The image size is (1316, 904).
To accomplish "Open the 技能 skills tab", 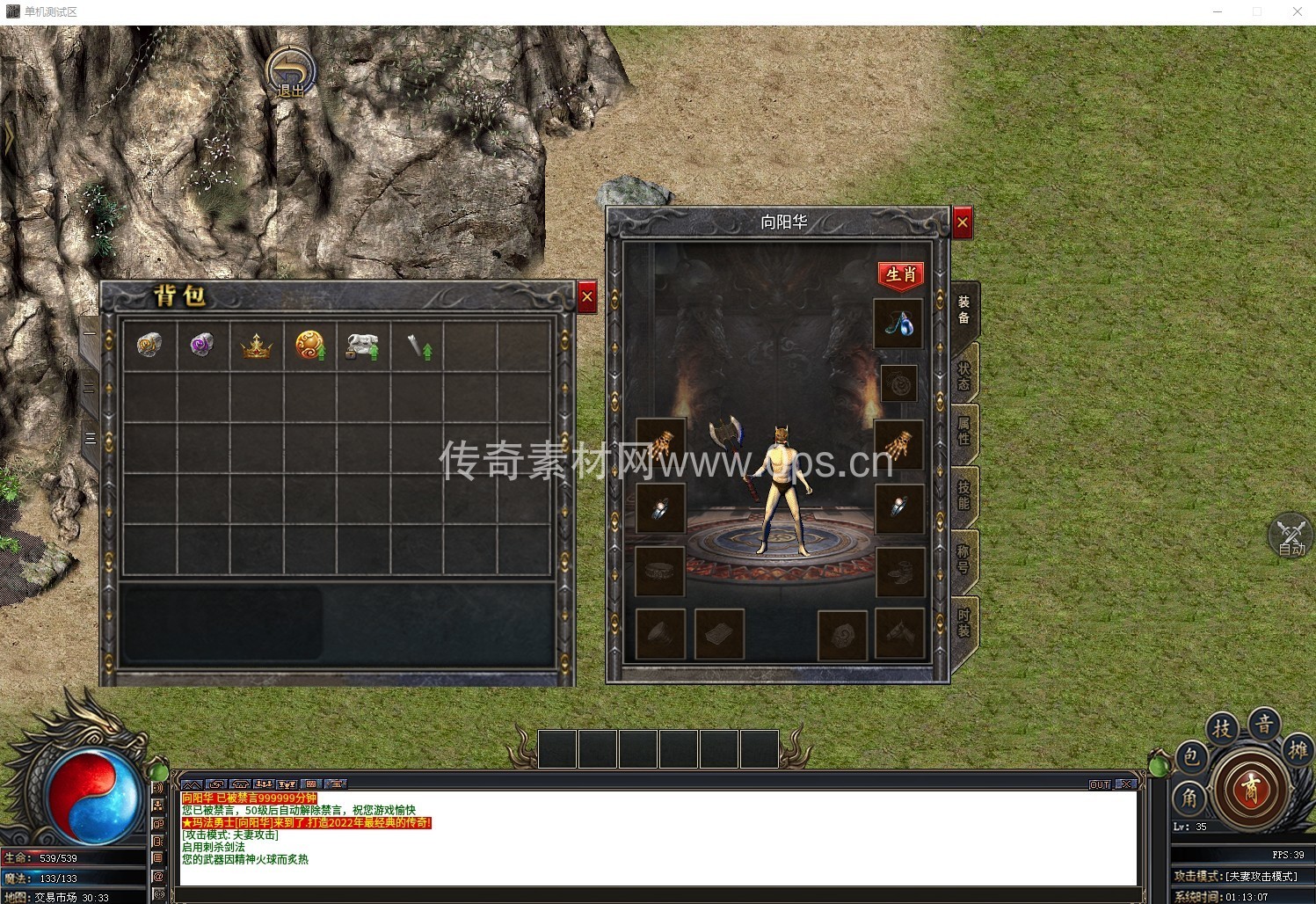I will tap(963, 495).
